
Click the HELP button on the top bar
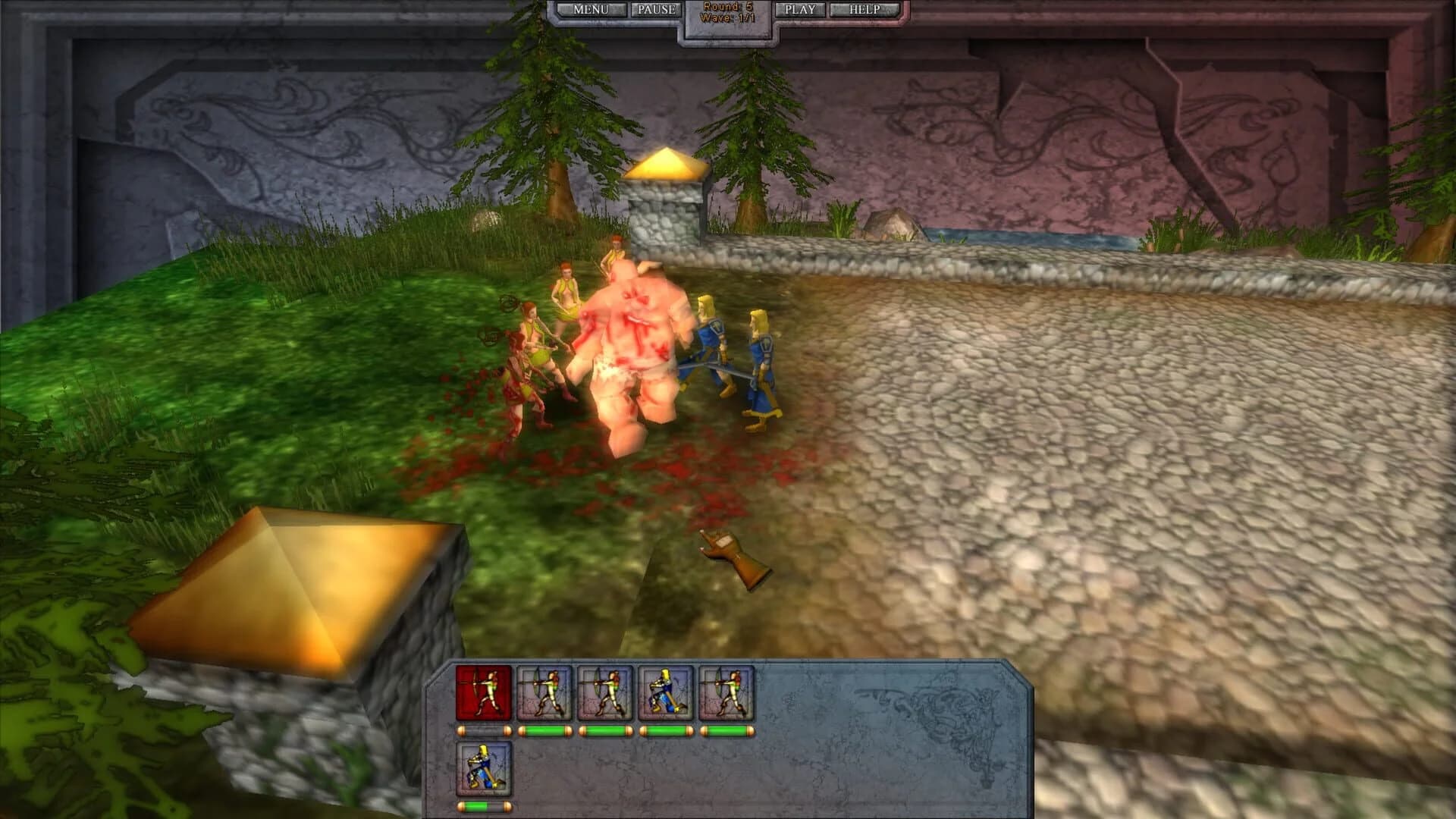pyautogui.click(x=864, y=9)
